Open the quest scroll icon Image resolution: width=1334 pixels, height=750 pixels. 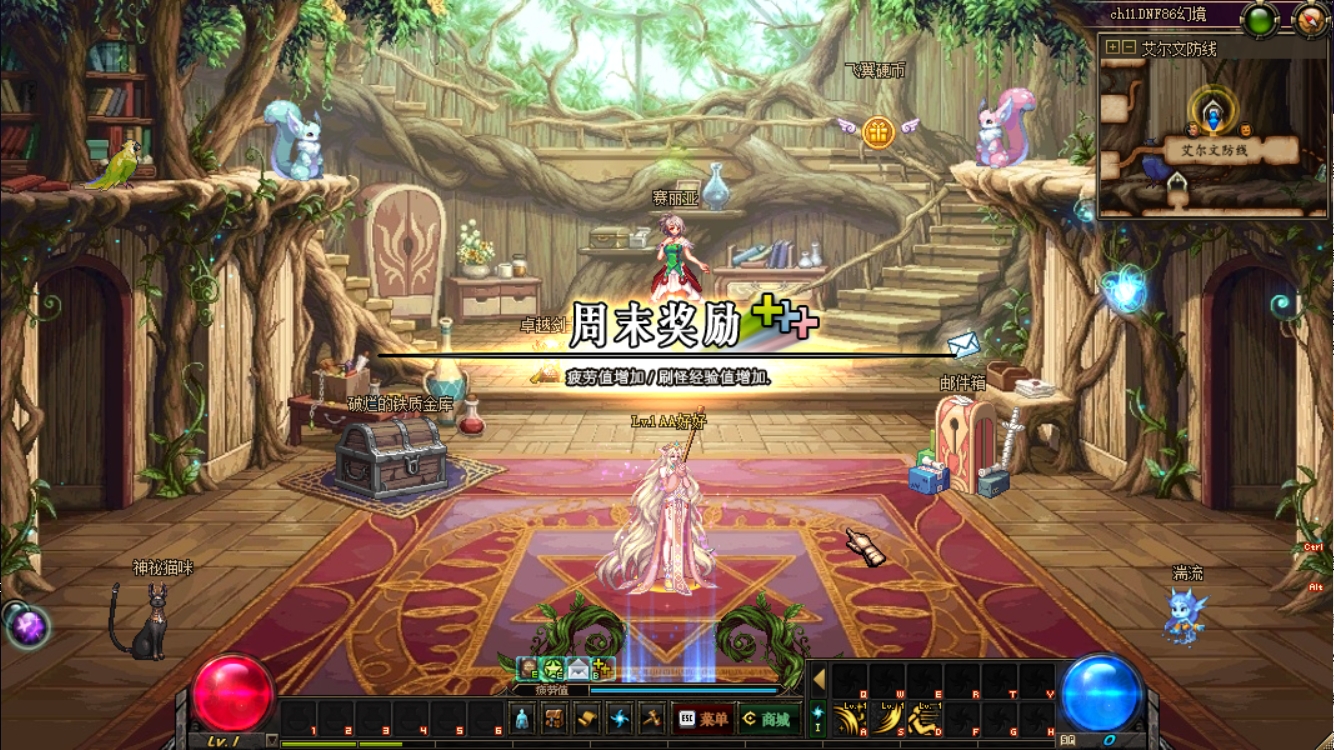coord(587,718)
